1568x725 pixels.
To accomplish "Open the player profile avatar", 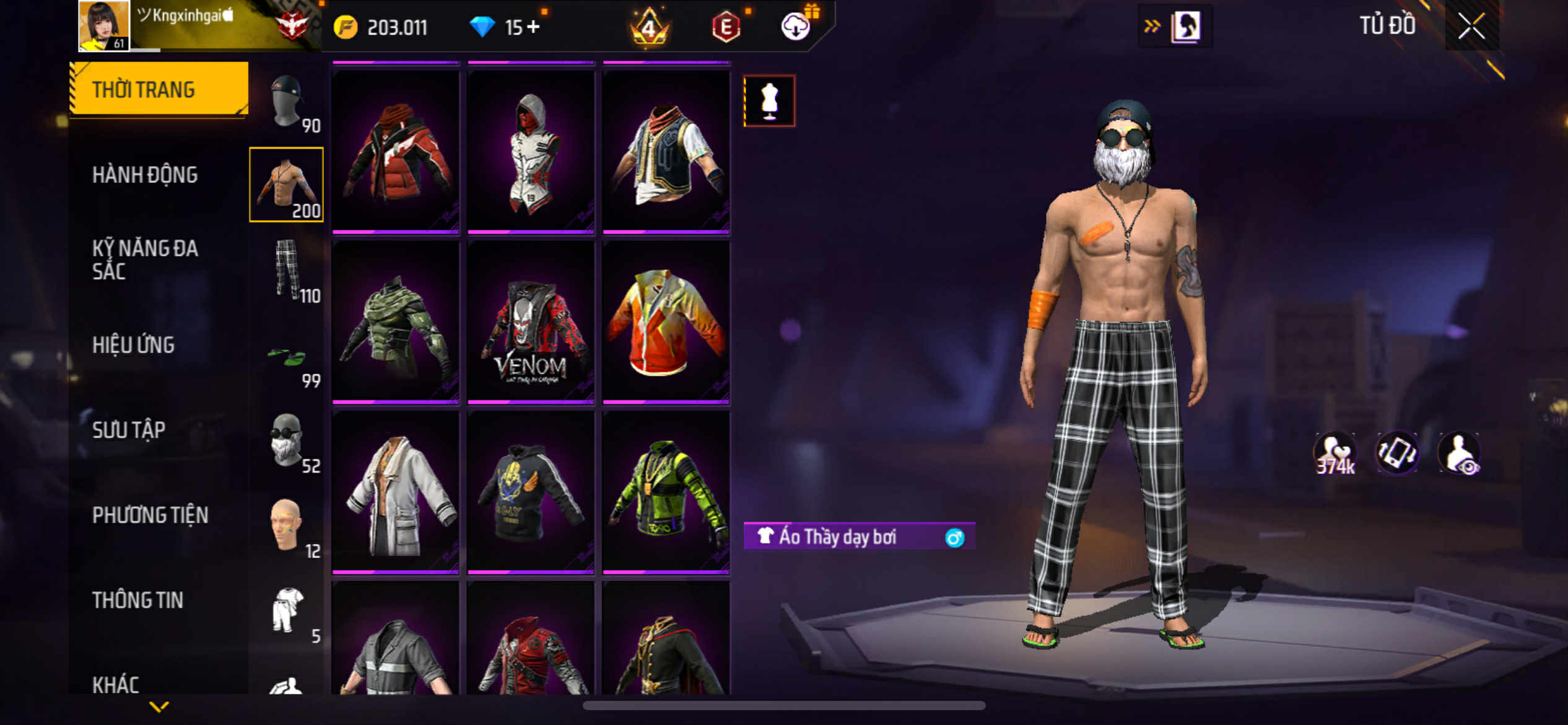I will (x=103, y=25).
